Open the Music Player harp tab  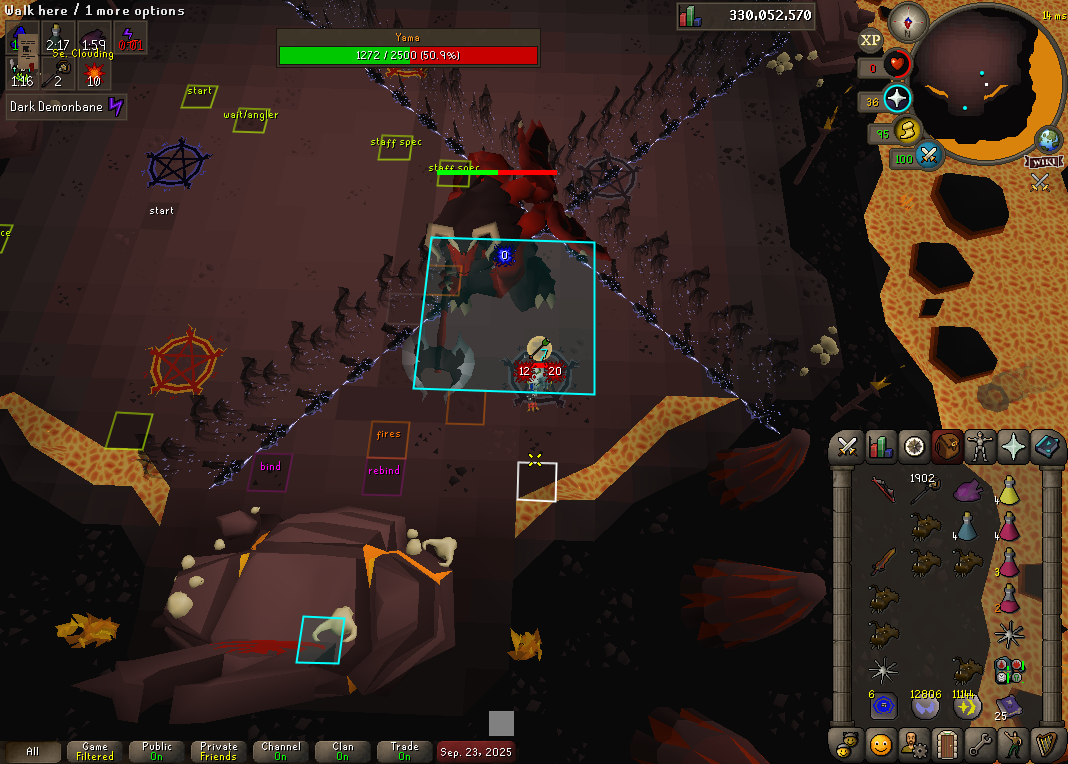pyautogui.click(x=1046, y=744)
